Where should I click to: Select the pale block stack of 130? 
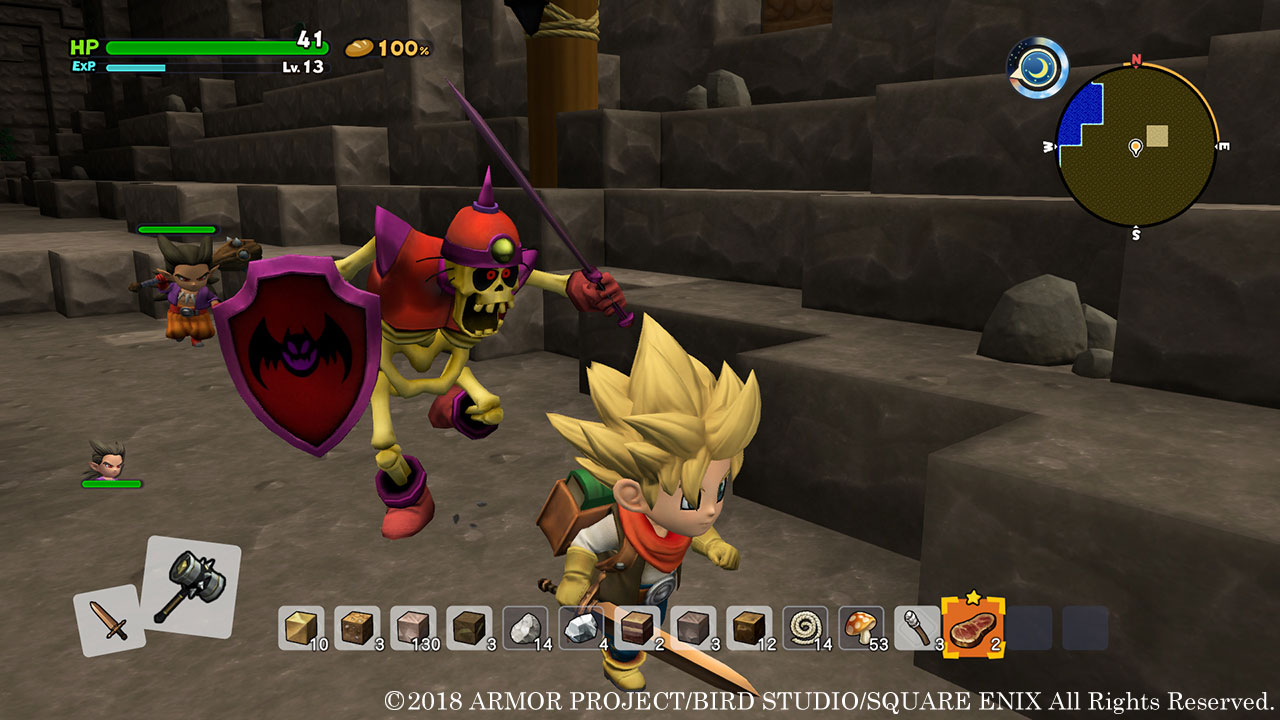click(413, 628)
